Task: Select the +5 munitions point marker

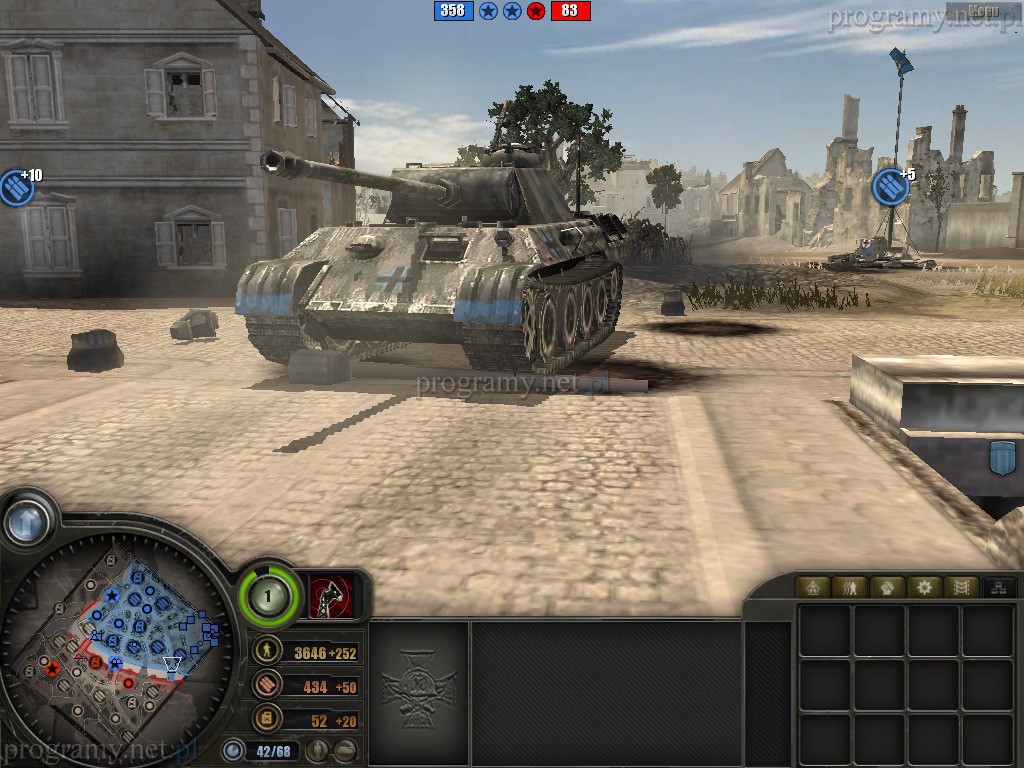Action: (890, 186)
